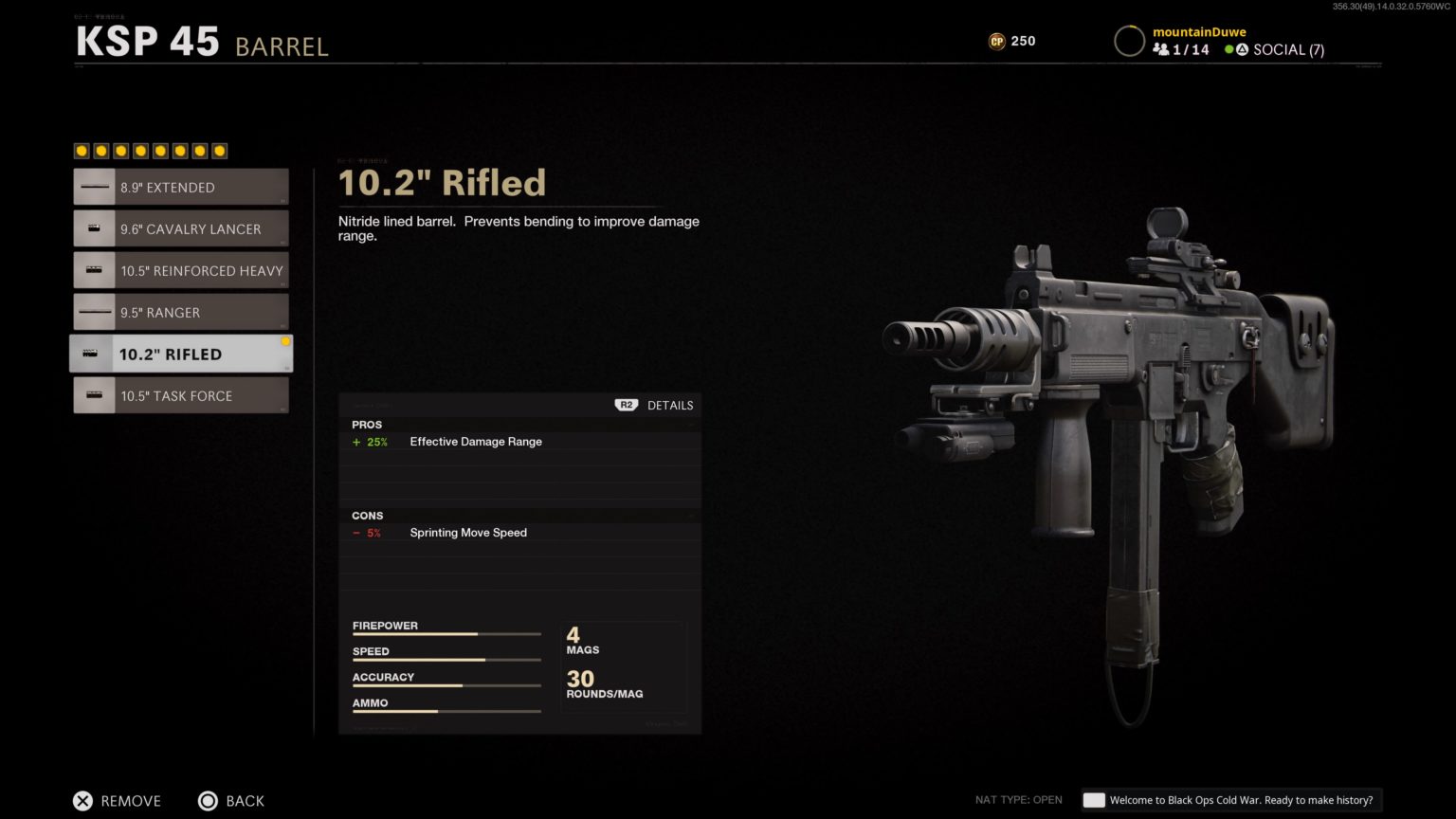The width and height of the screenshot is (1456, 819).
Task: Choose the 9.6" Cavalry Lancer barrel
Action: (181, 229)
